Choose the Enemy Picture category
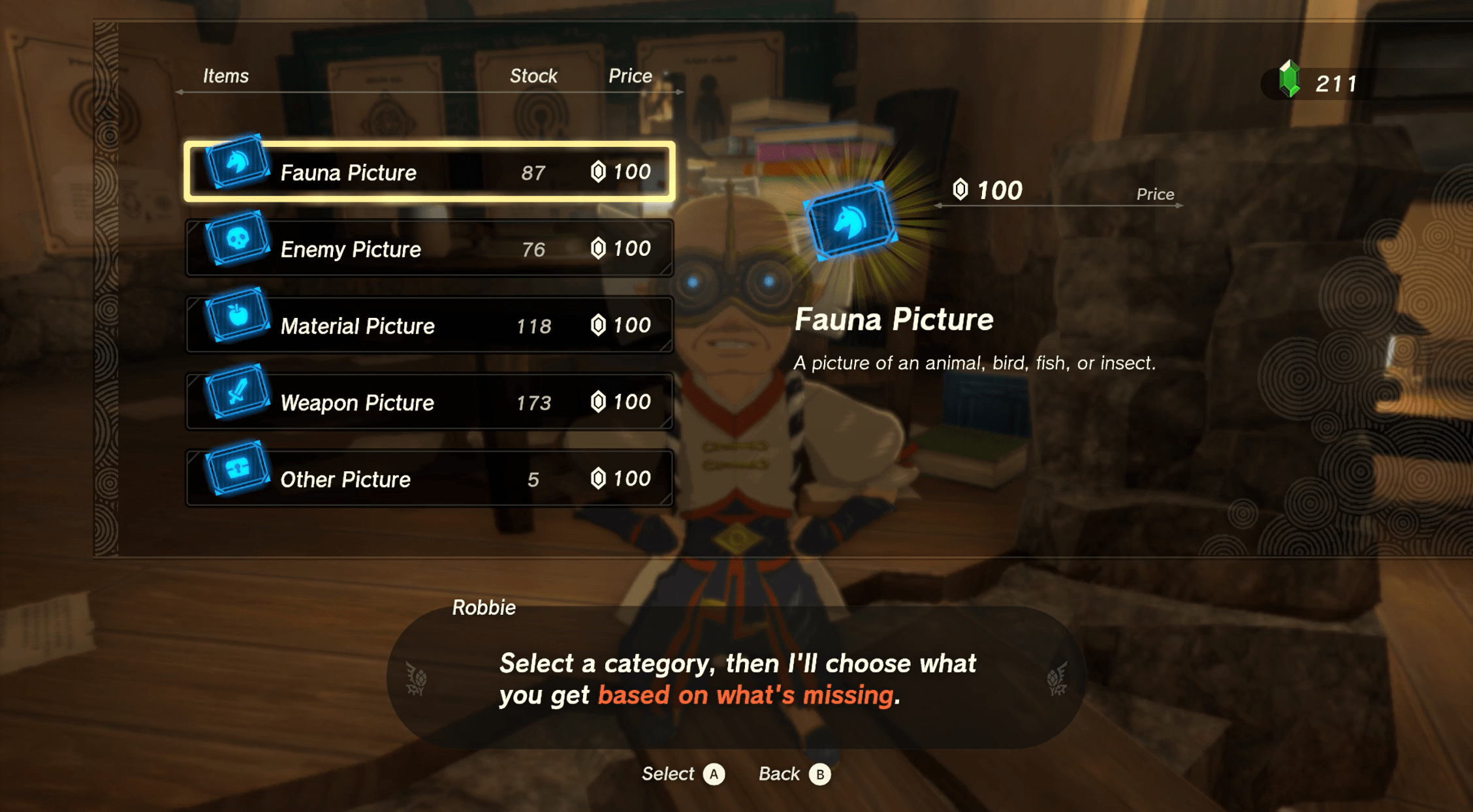This screenshot has height=812, width=1473. click(x=429, y=249)
